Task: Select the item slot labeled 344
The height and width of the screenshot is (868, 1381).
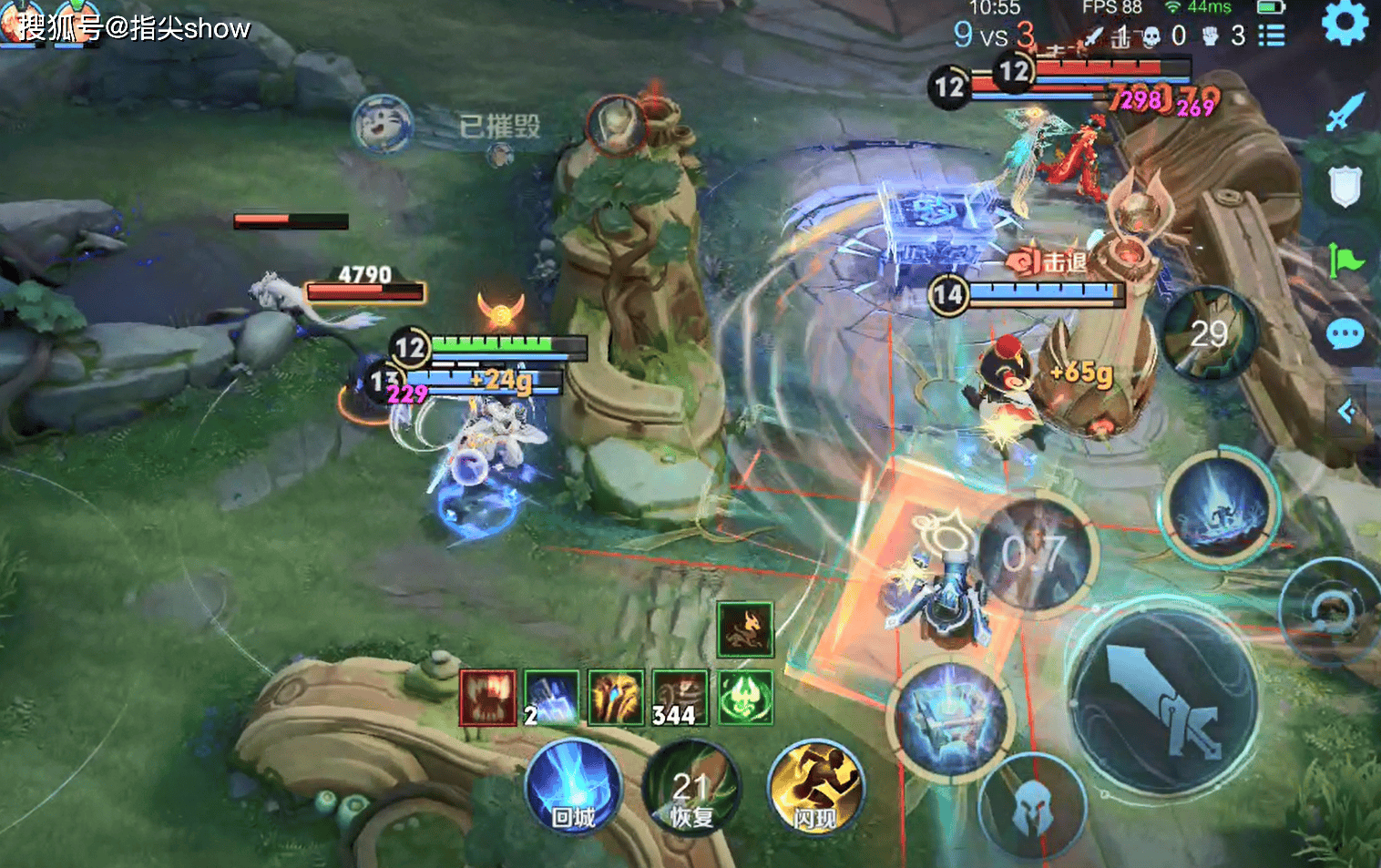Action: point(680,698)
